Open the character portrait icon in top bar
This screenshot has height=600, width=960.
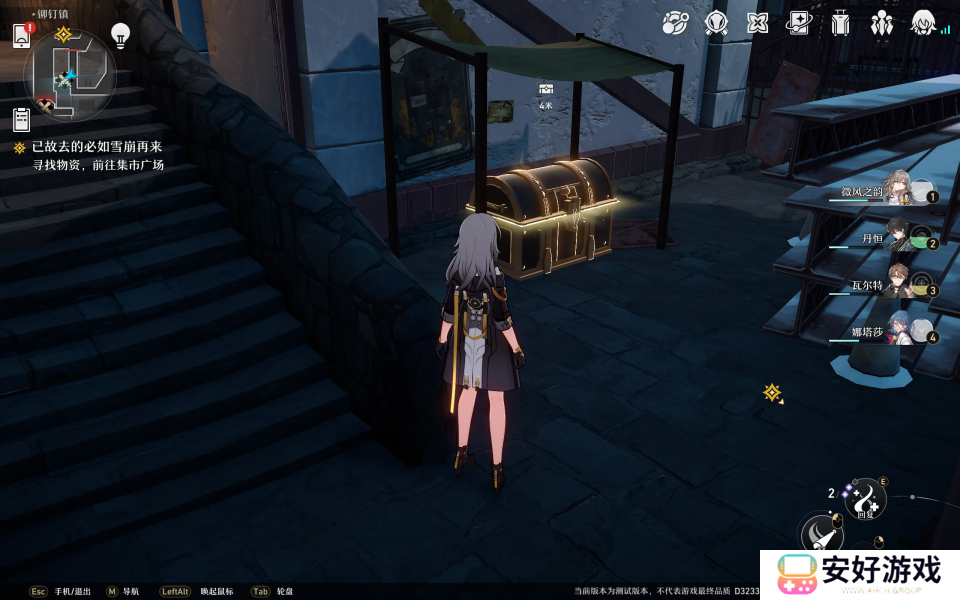923,22
